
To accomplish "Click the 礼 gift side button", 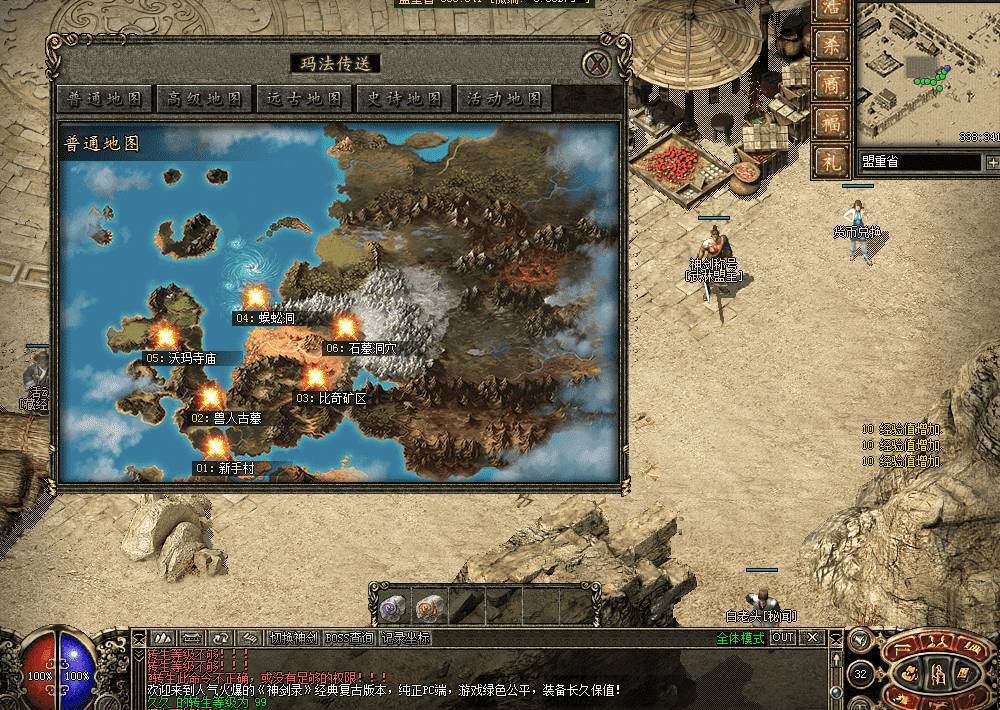I will coord(831,162).
